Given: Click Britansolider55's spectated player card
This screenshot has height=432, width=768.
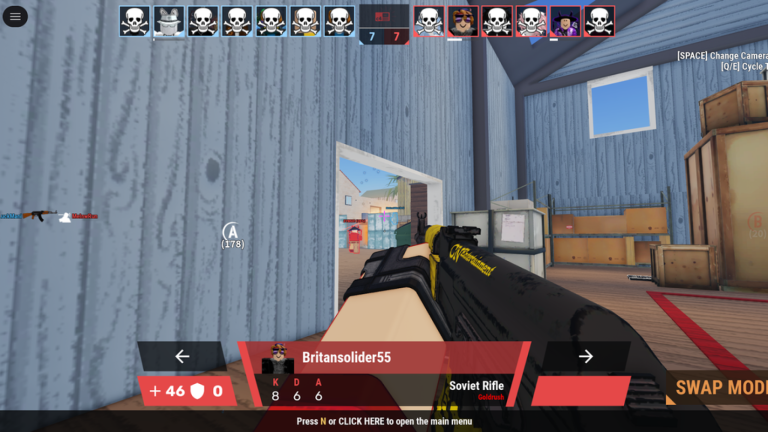Looking at the screenshot, I should (384, 373).
